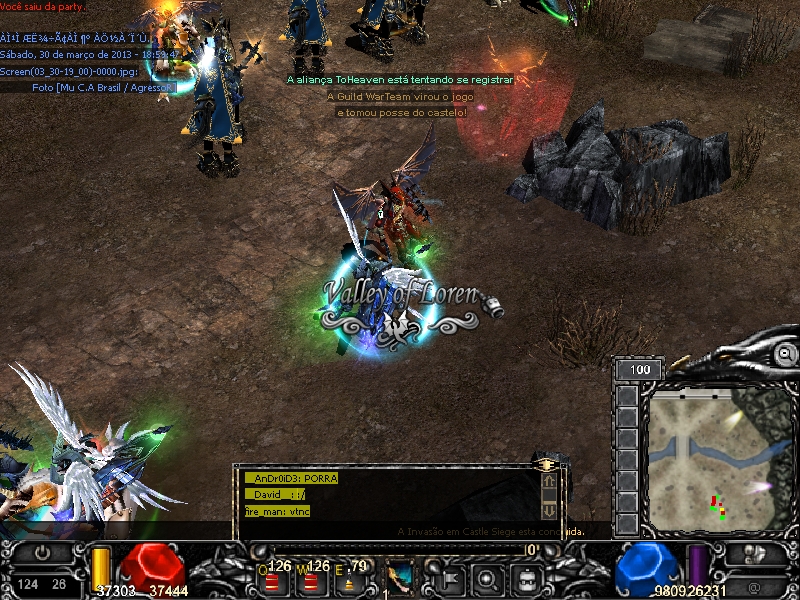Click the robot face icon button

point(526,578)
